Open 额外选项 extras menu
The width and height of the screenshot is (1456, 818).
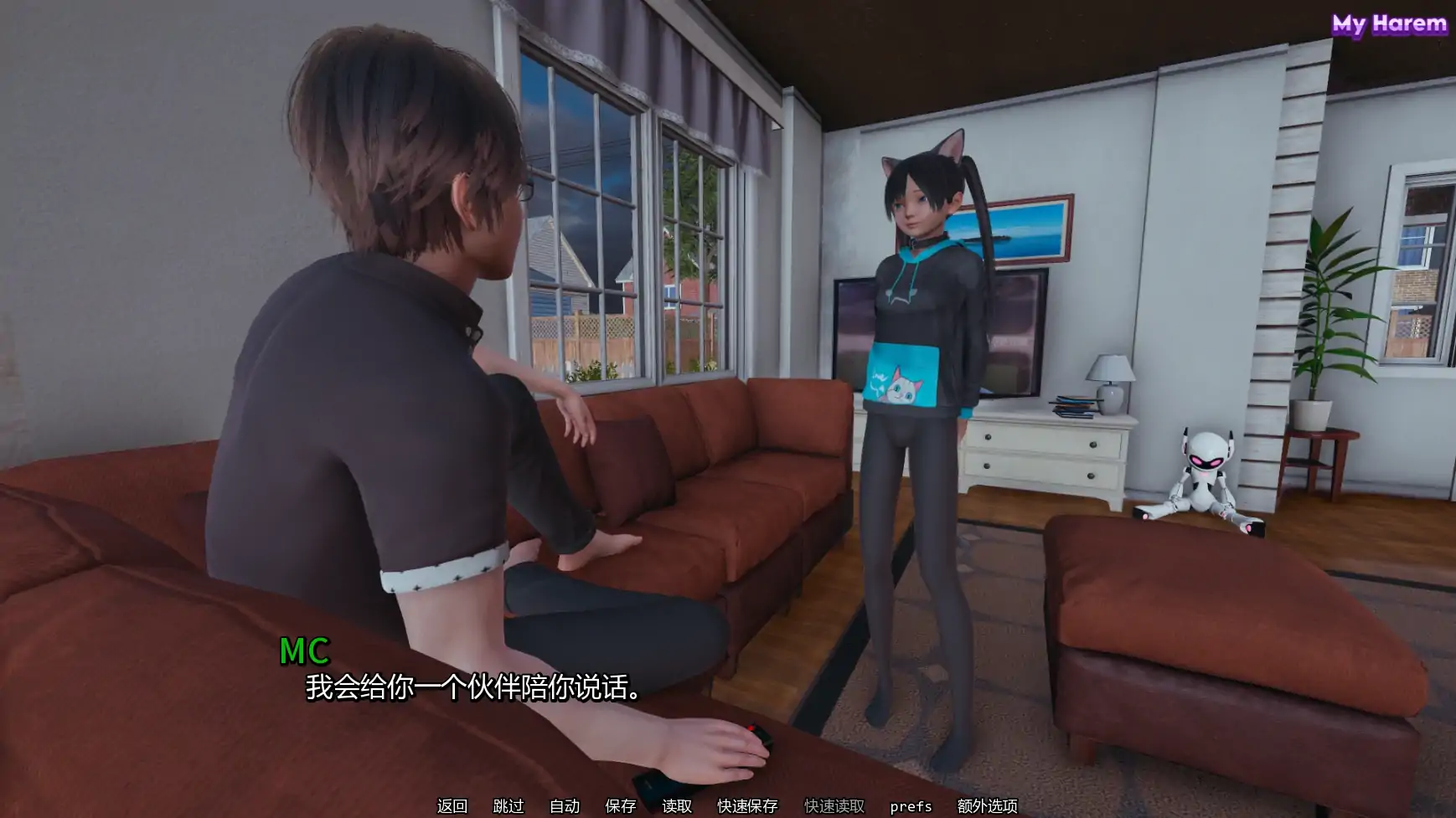(988, 806)
